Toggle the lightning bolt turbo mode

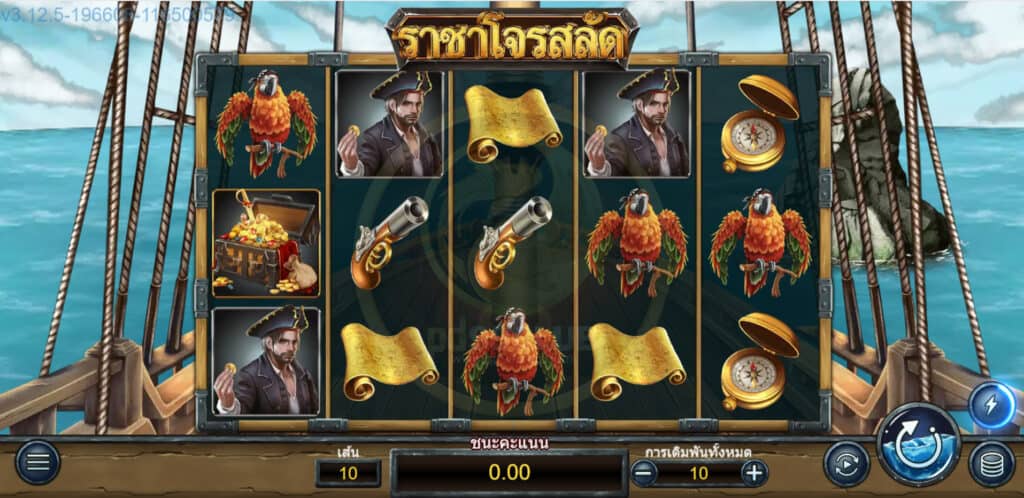(991, 405)
